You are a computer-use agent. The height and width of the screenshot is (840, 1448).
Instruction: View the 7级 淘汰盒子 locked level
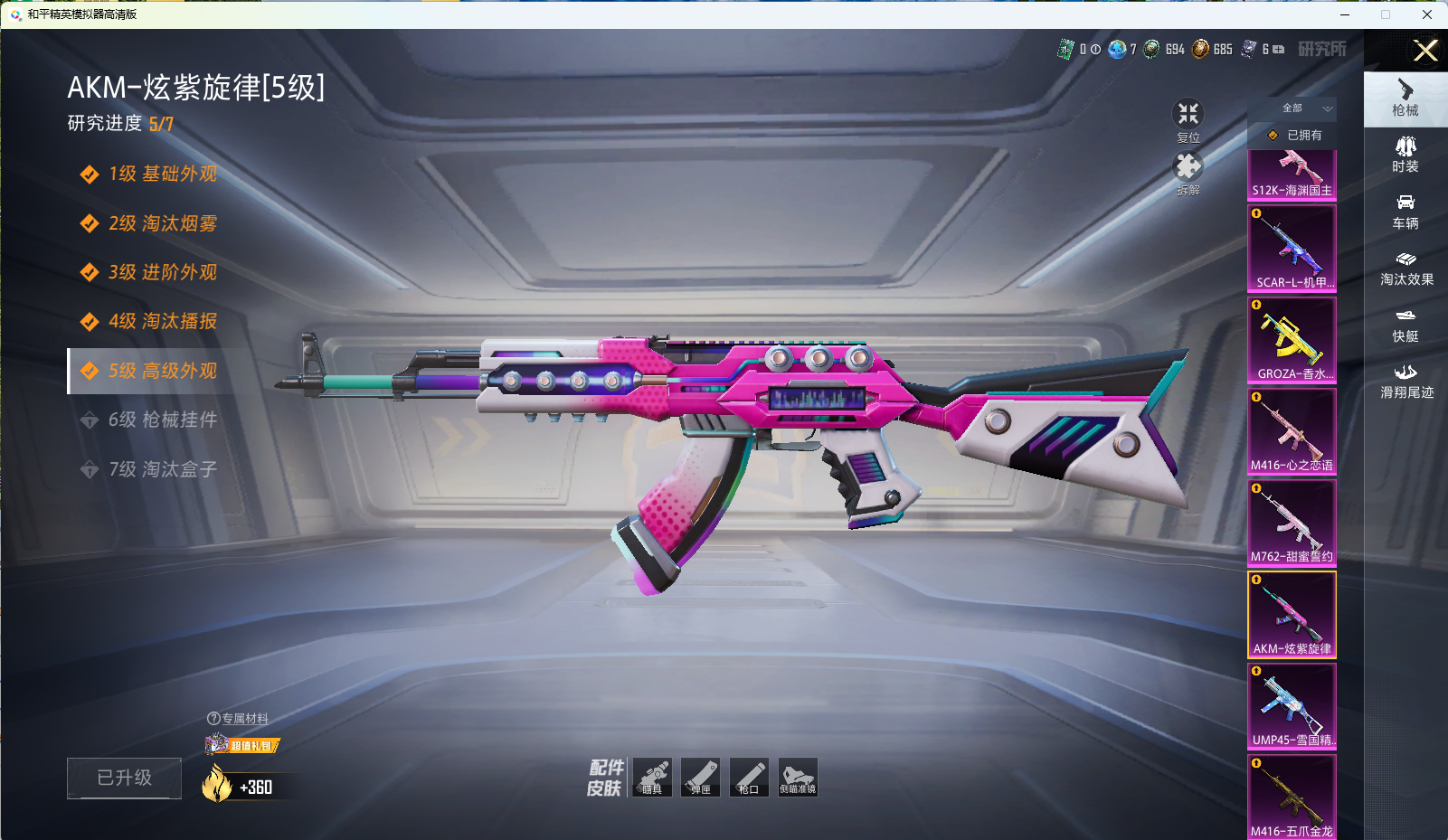pos(162,469)
